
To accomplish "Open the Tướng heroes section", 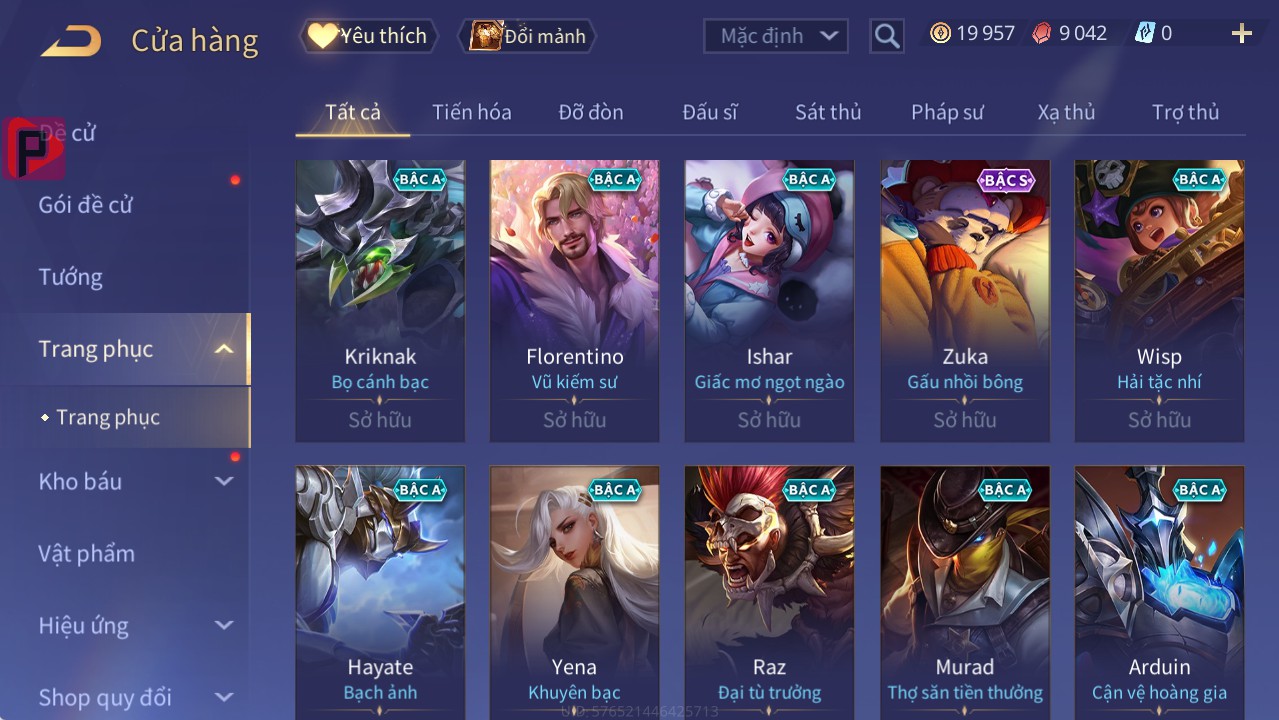I will click(71, 277).
